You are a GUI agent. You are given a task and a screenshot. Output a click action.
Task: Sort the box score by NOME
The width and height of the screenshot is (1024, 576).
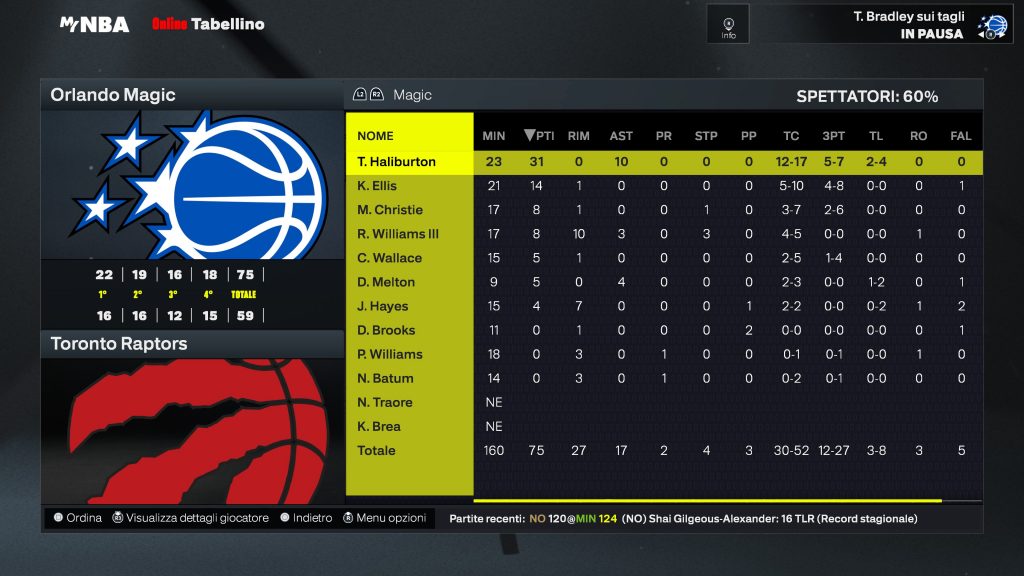pyautogui.click(x=375, y=136)
